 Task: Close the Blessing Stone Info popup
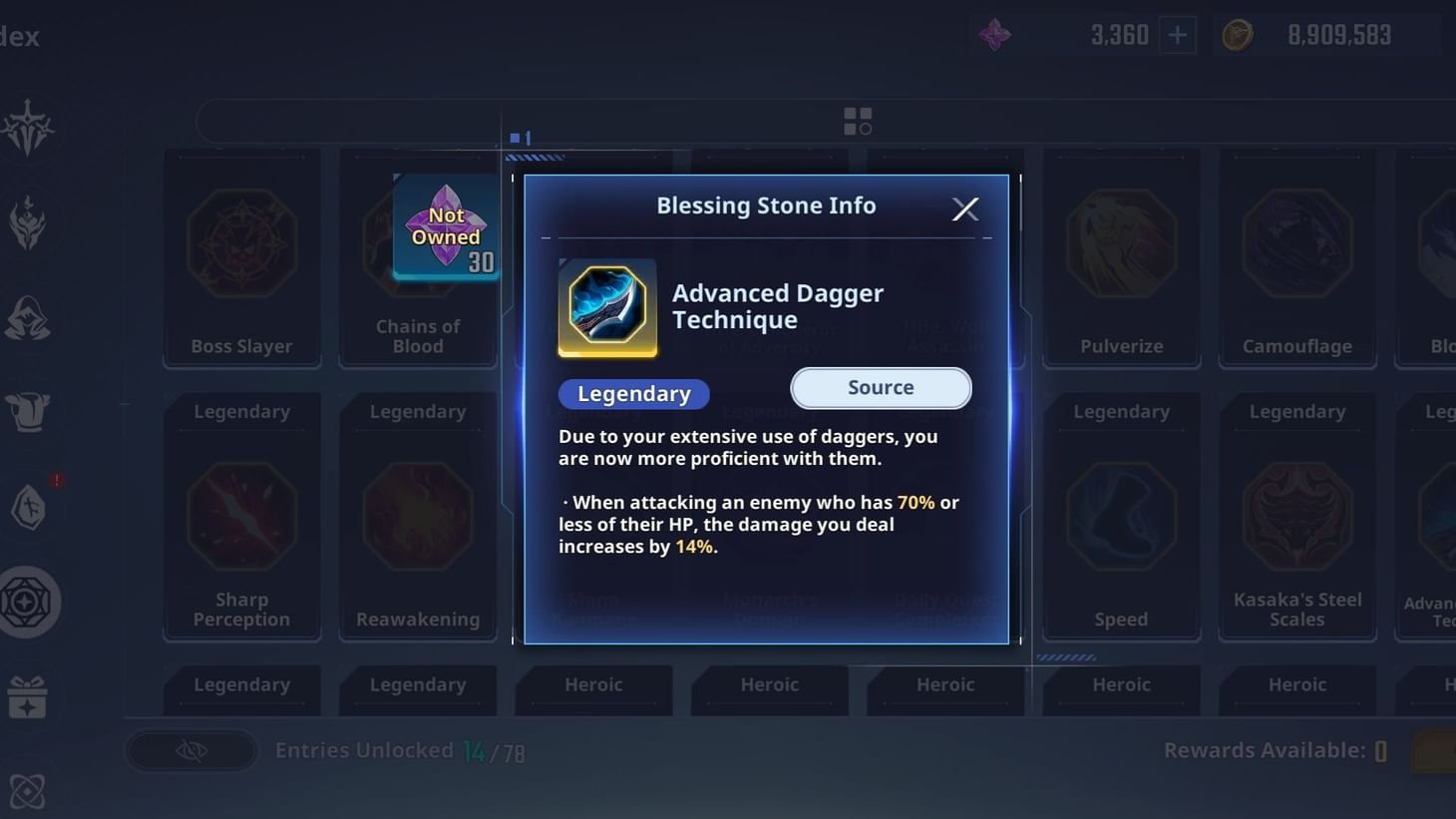[x=964, y=208]
